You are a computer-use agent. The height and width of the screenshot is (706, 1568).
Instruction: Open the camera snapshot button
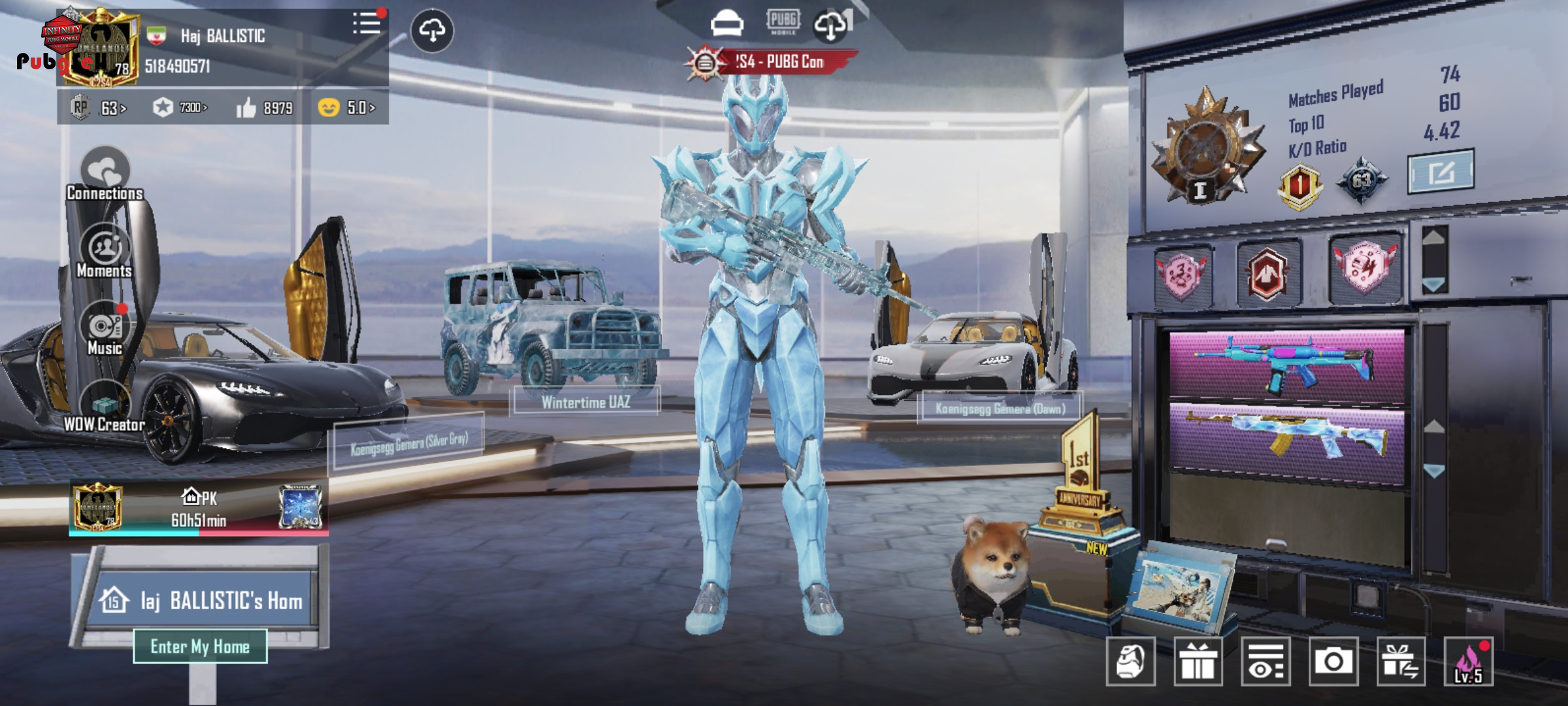[1333, 662]
